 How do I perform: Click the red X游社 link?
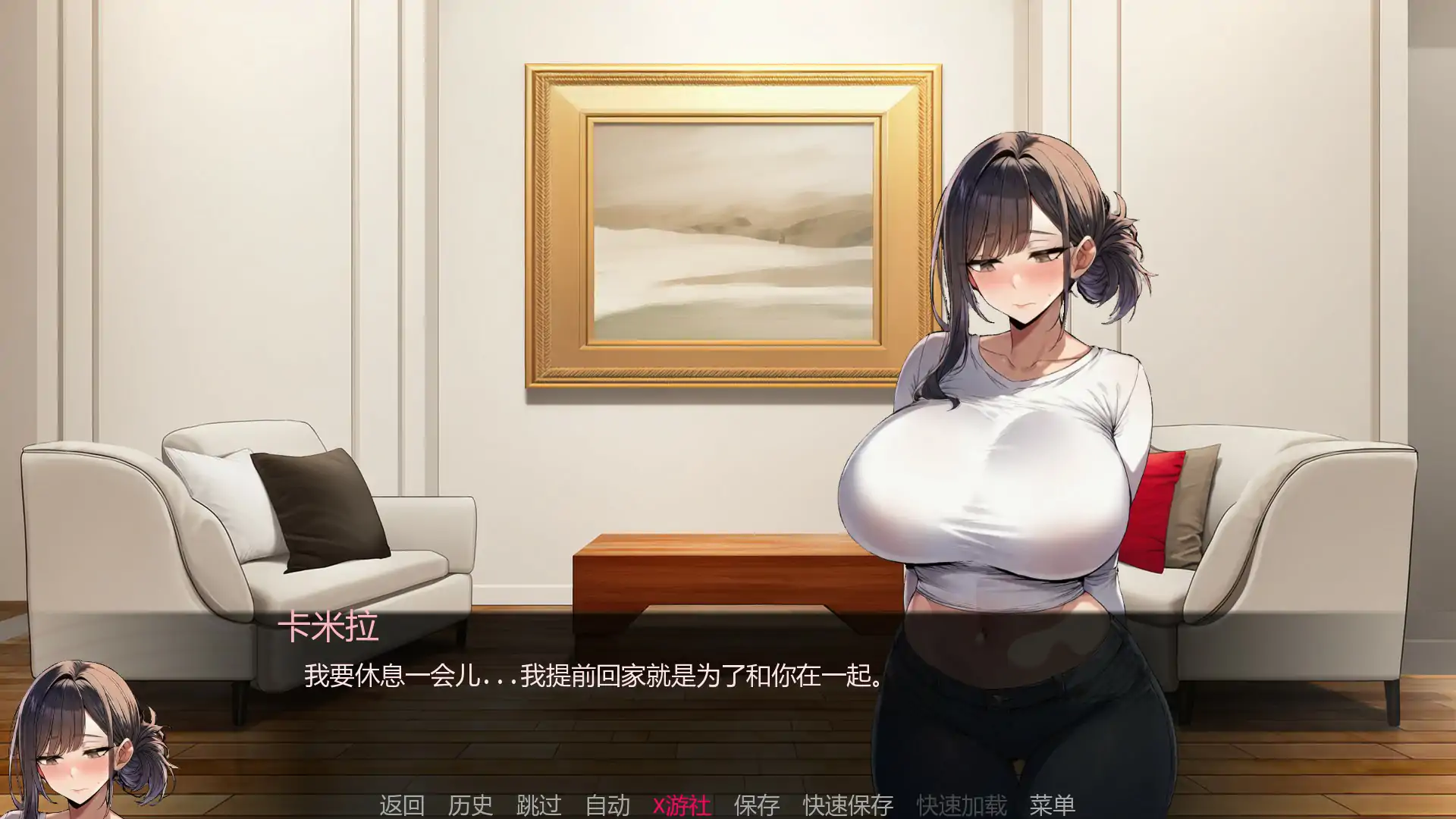coord(682,806)
